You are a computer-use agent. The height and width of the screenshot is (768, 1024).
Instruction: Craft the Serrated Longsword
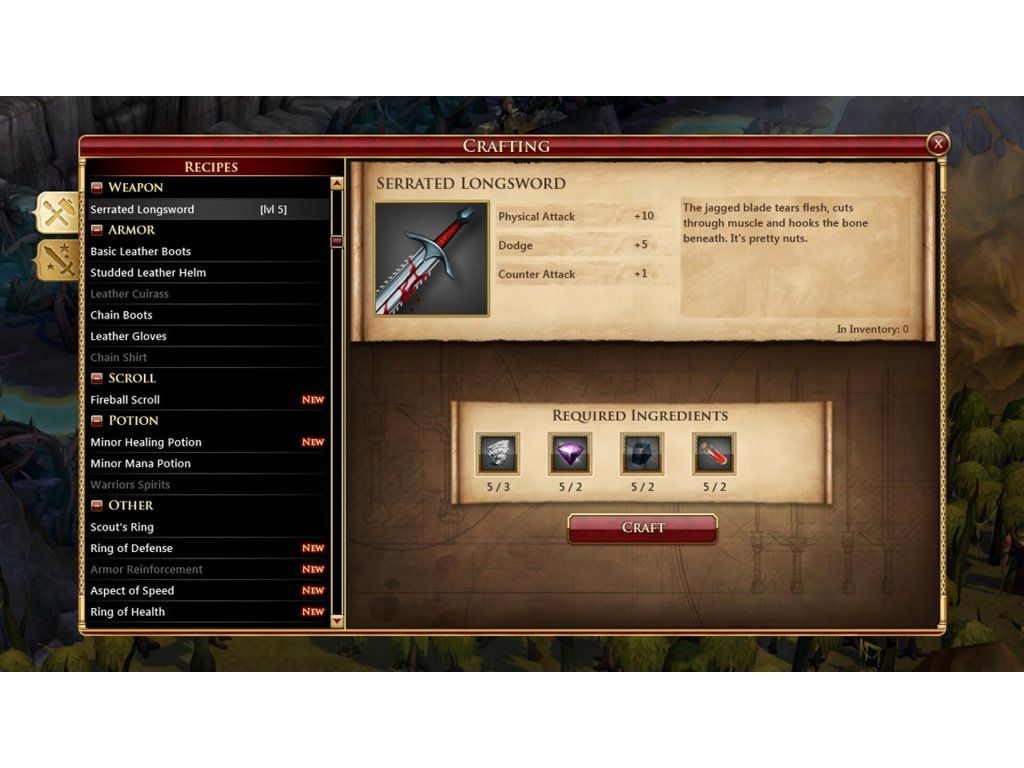(642, 528)
